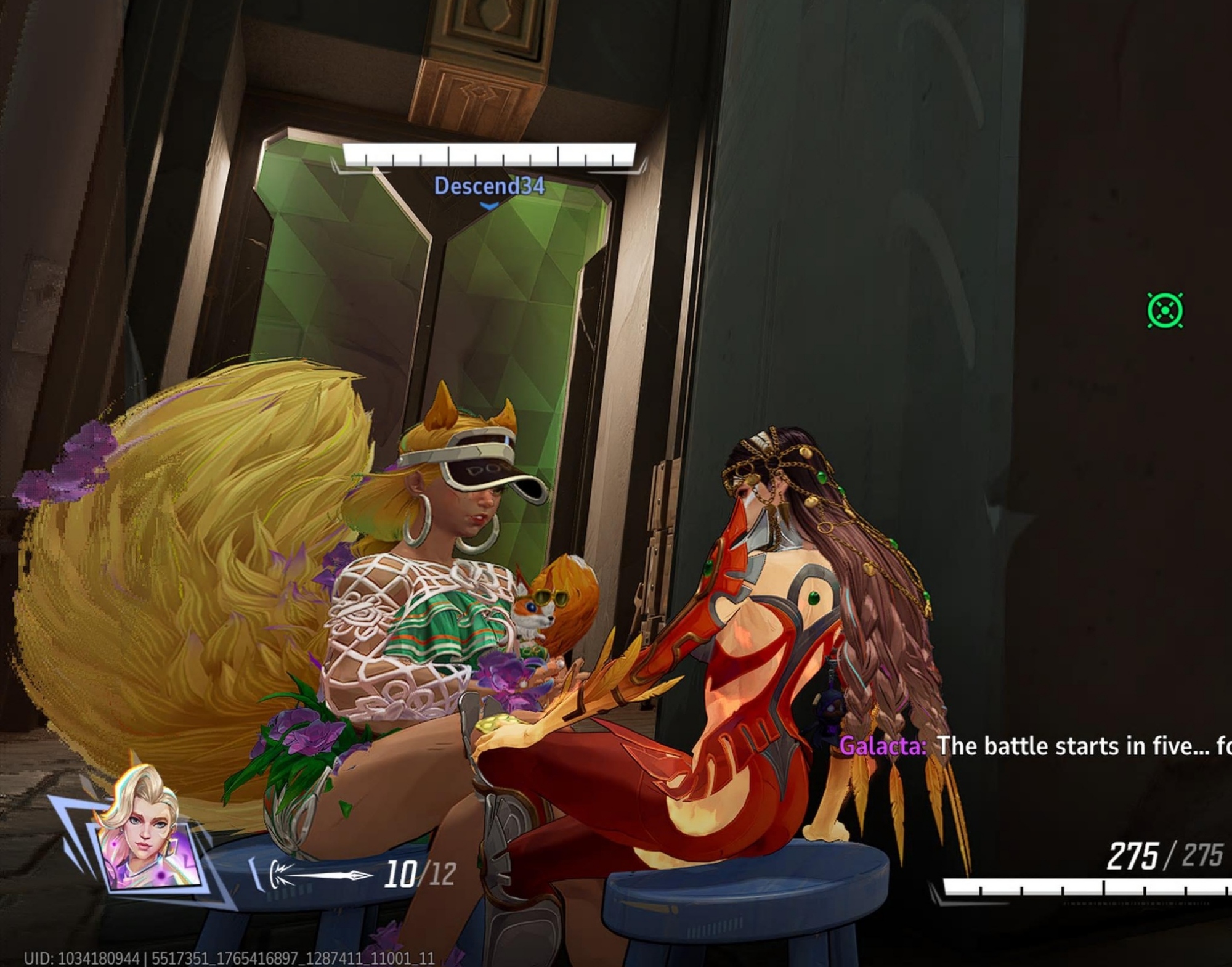The image size is (1232, 967).
Task: Click the Descend34 player nameplate
Action: (489, 186)
